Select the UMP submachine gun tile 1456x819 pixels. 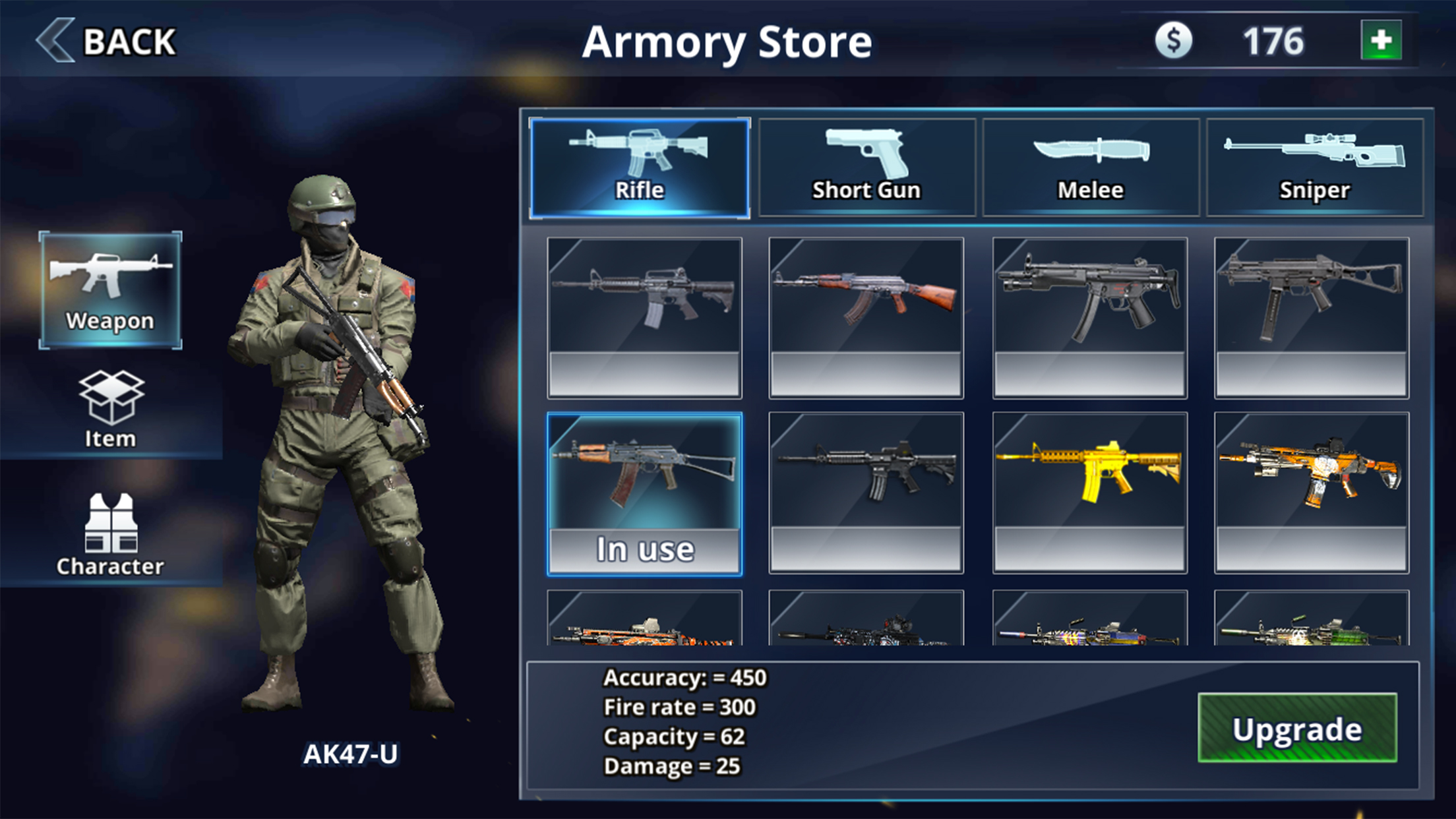1311,317
